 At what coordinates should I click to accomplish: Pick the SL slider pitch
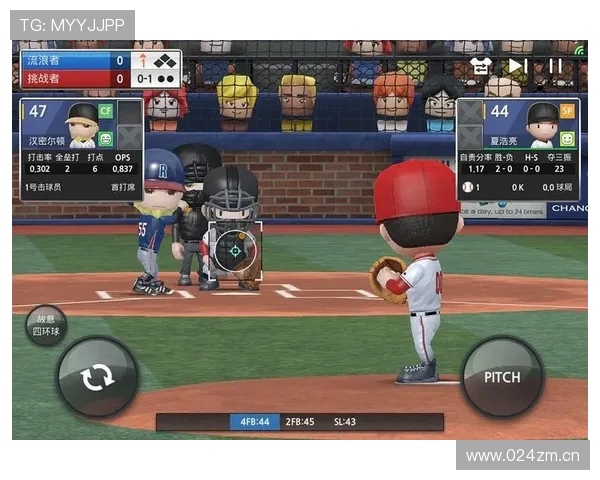(x=343, y=422)
